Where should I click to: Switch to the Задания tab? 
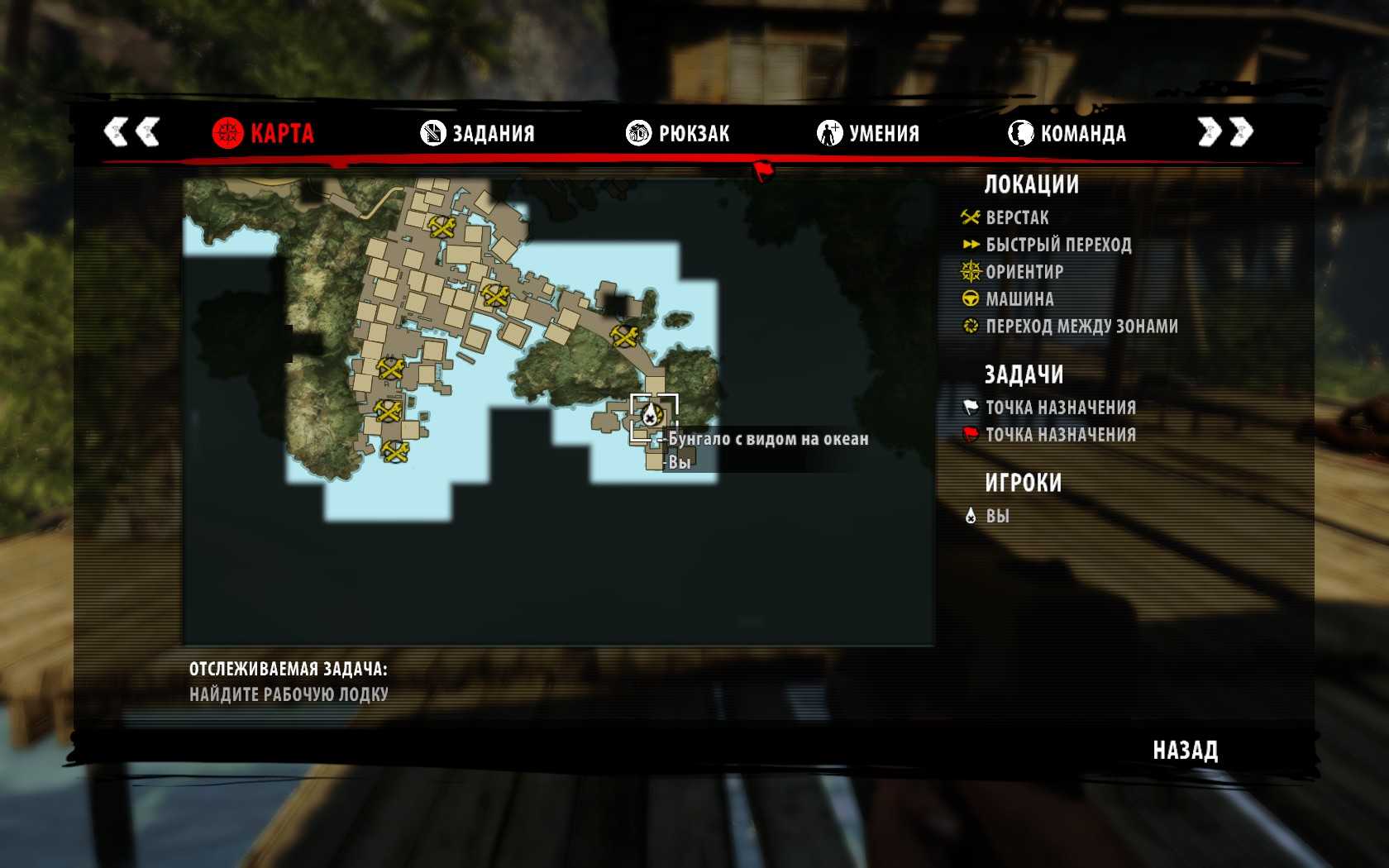pyautogui.click(x=478, y=133)
